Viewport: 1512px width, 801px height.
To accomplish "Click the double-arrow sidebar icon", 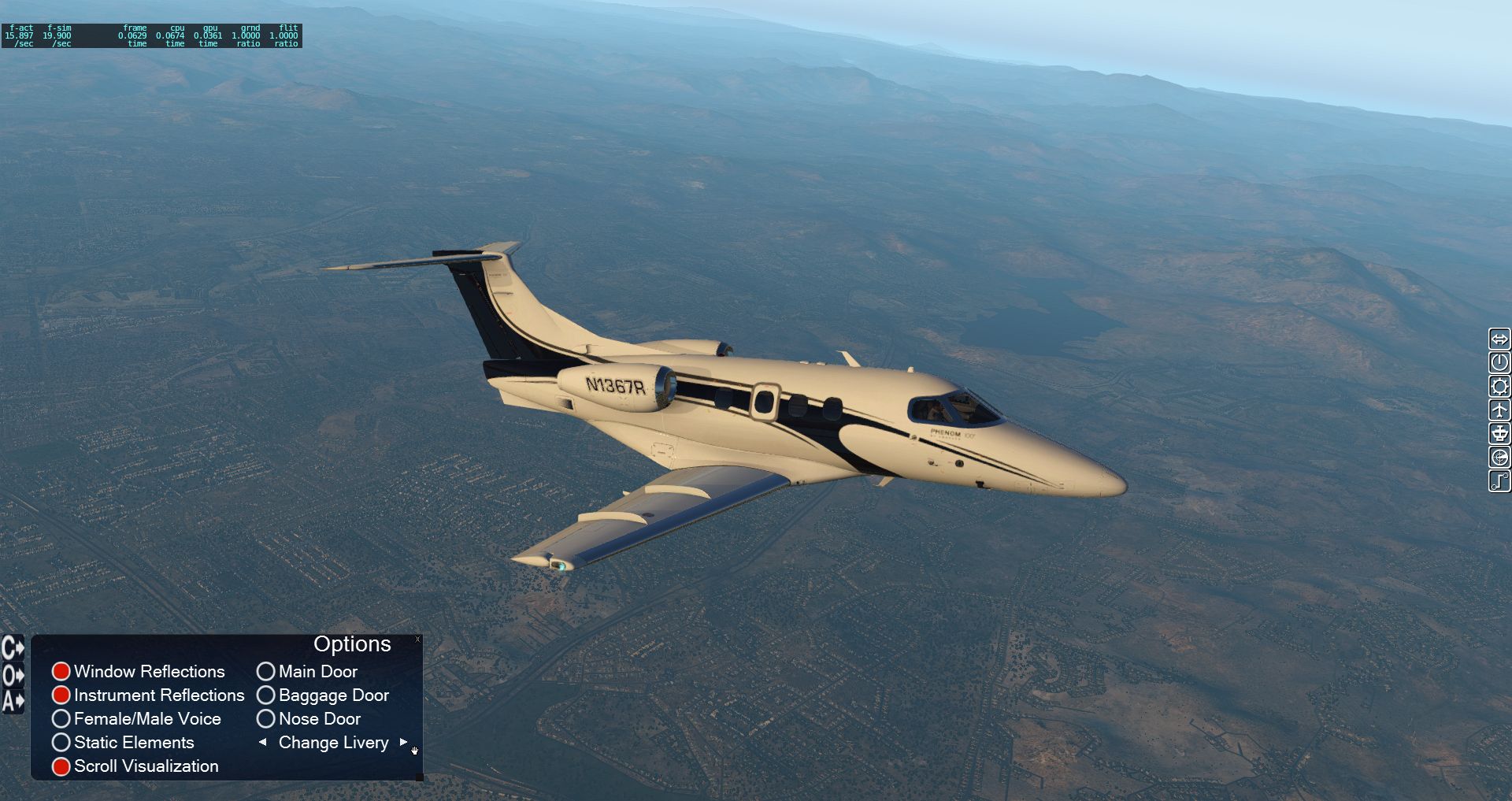I will pos(1499,339).
